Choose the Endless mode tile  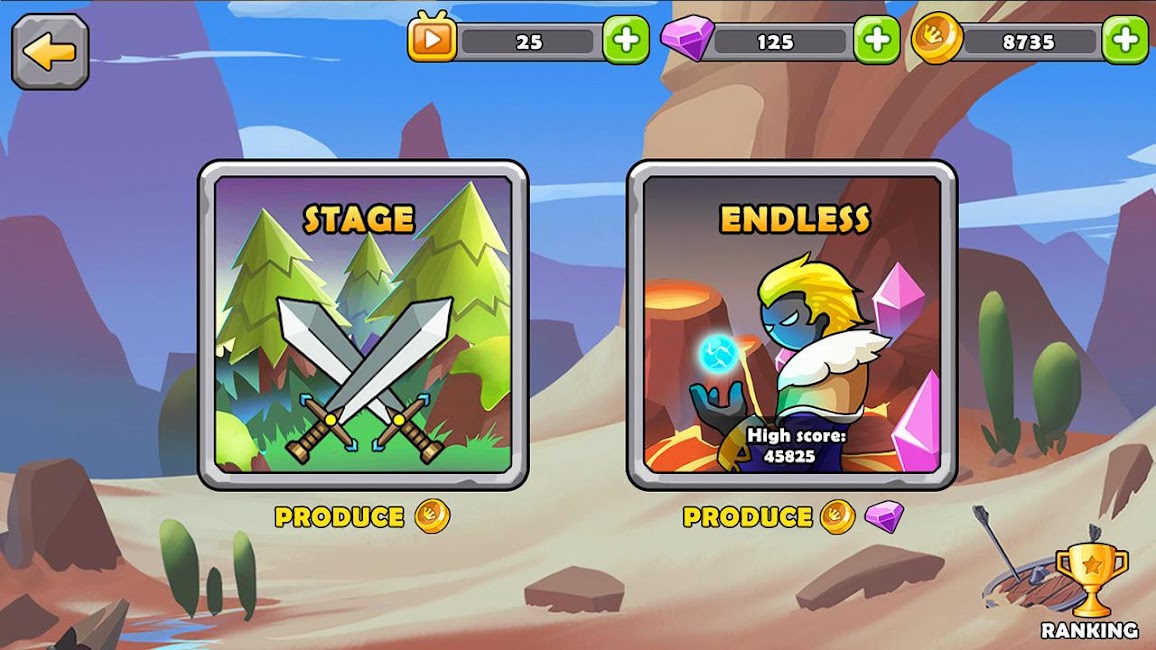point(792,325)
